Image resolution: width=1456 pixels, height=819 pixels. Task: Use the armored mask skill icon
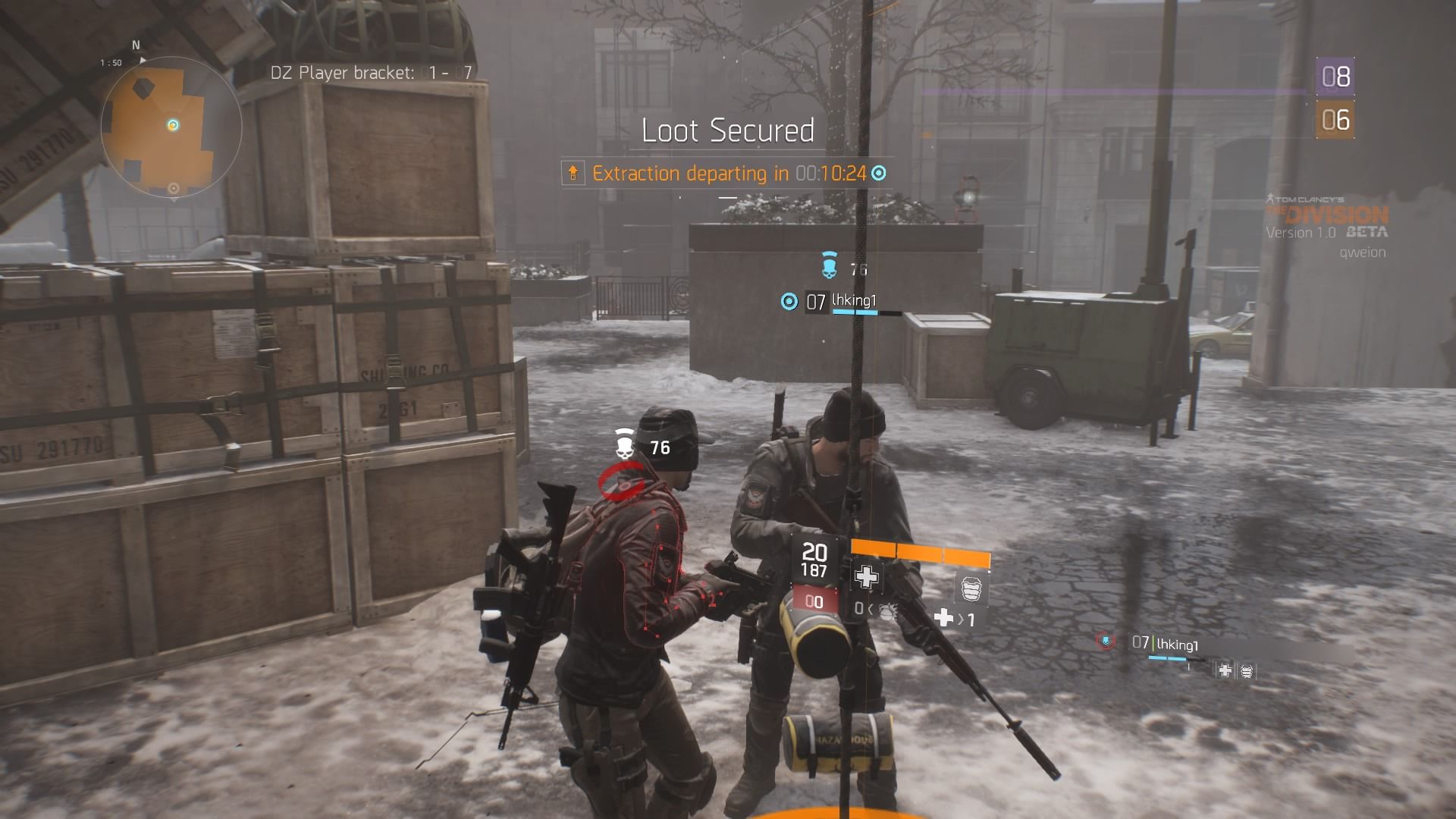pos(971,588)
